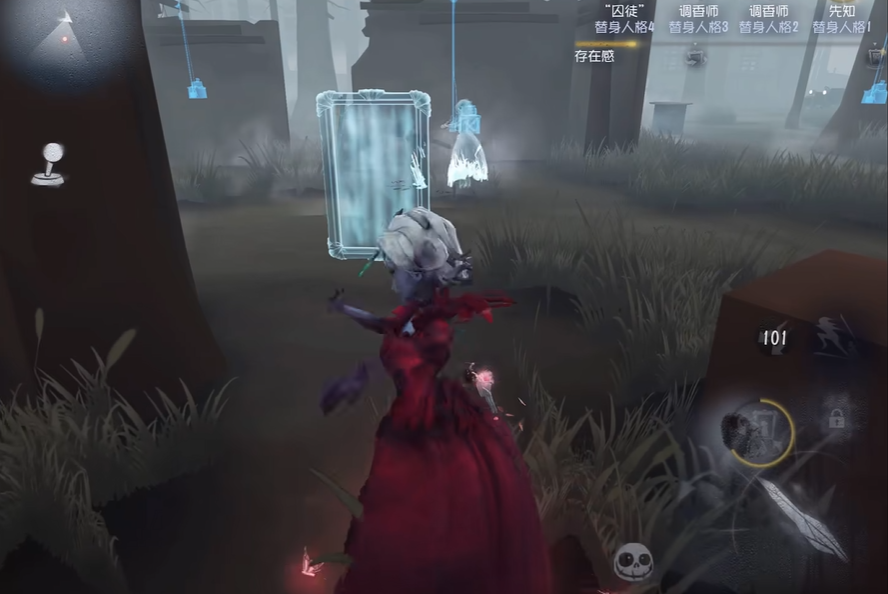Activate the mirror ability with yellow ring
This screenshot has width=888, height=594.
pos(757,433)
